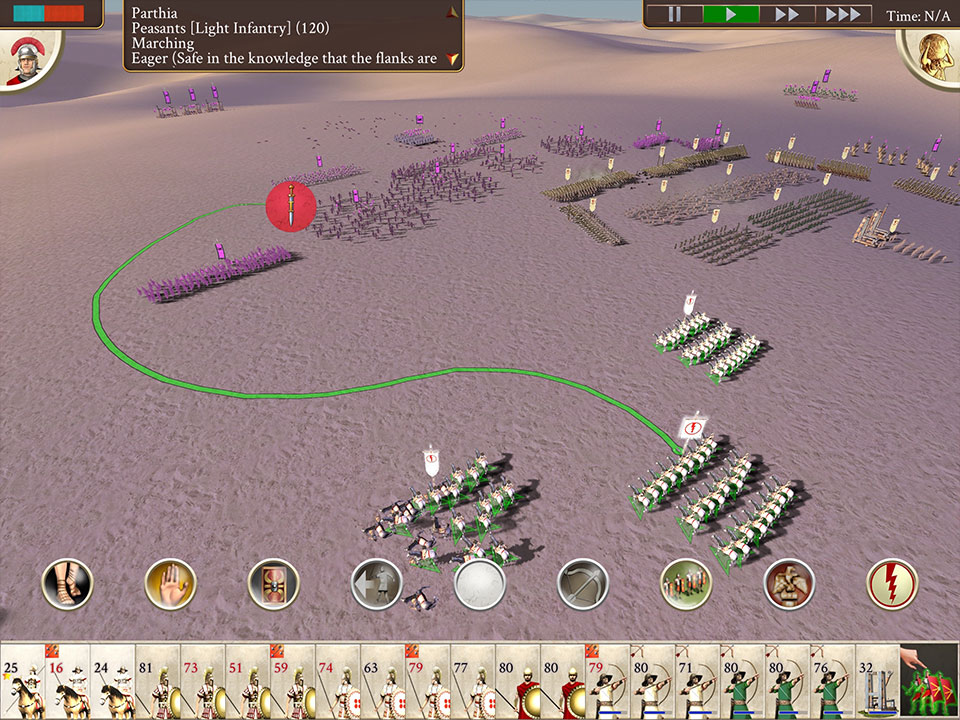This screenshot has width=960, height=720.
Task: Pause the battle
Action: point(674,14)
